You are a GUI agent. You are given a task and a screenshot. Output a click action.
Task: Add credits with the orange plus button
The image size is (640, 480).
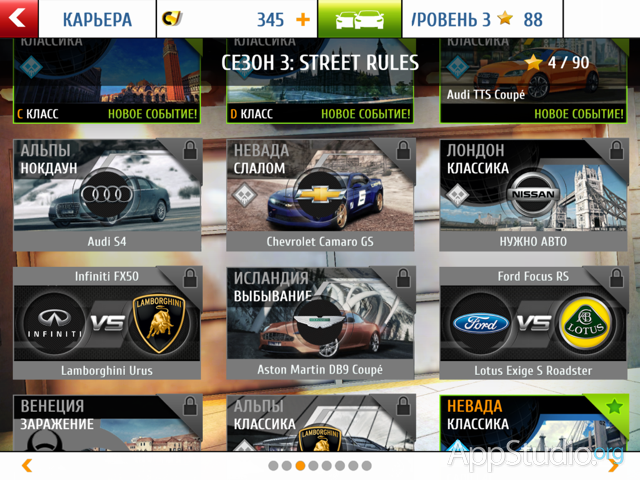pyautogui.click(x=303, y=20)
